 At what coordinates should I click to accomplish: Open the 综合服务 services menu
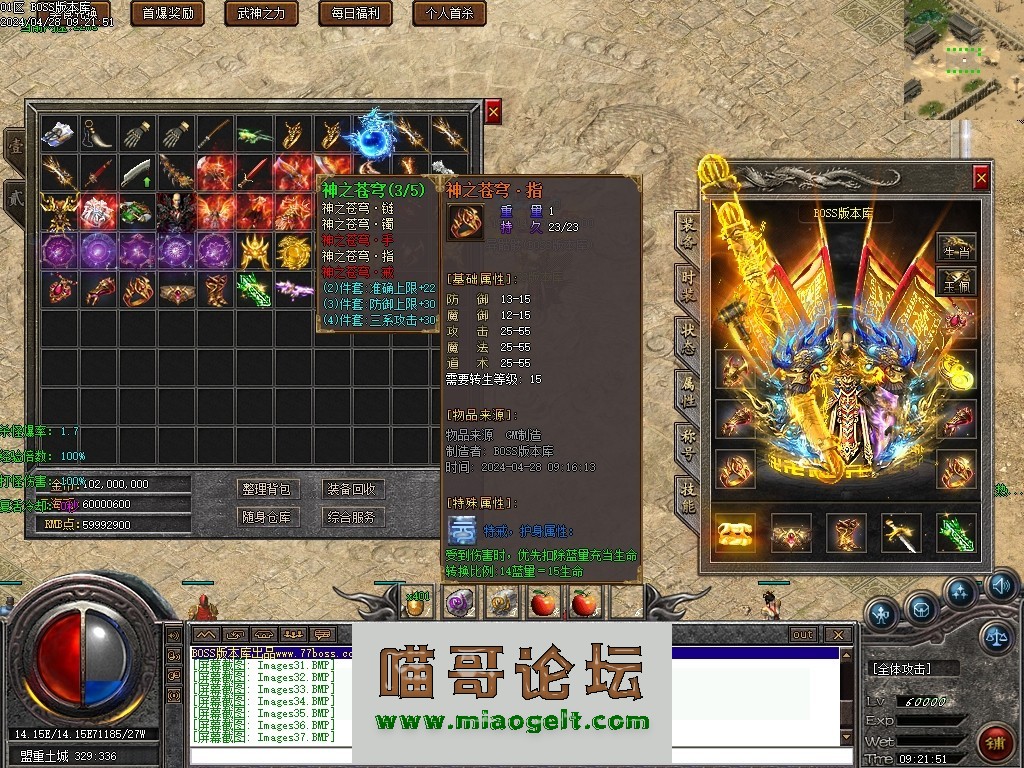tap(351, 517)
